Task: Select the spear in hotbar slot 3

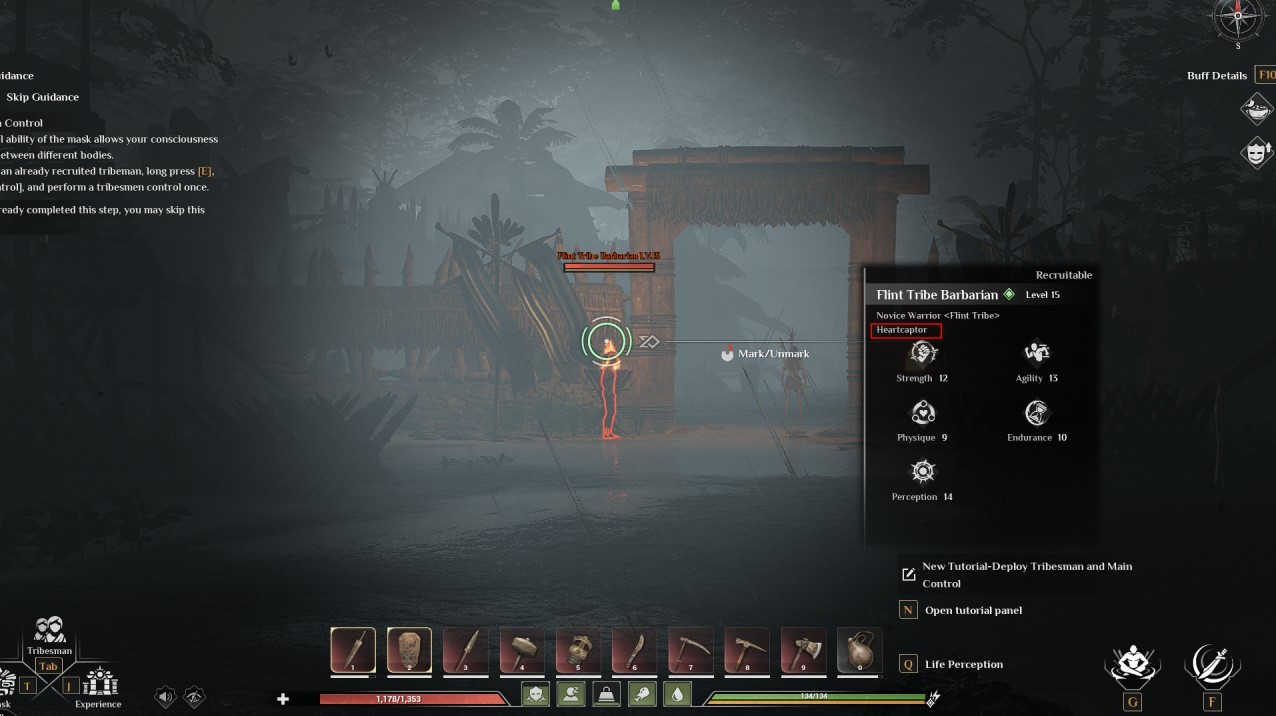Action: click(465, 650)
